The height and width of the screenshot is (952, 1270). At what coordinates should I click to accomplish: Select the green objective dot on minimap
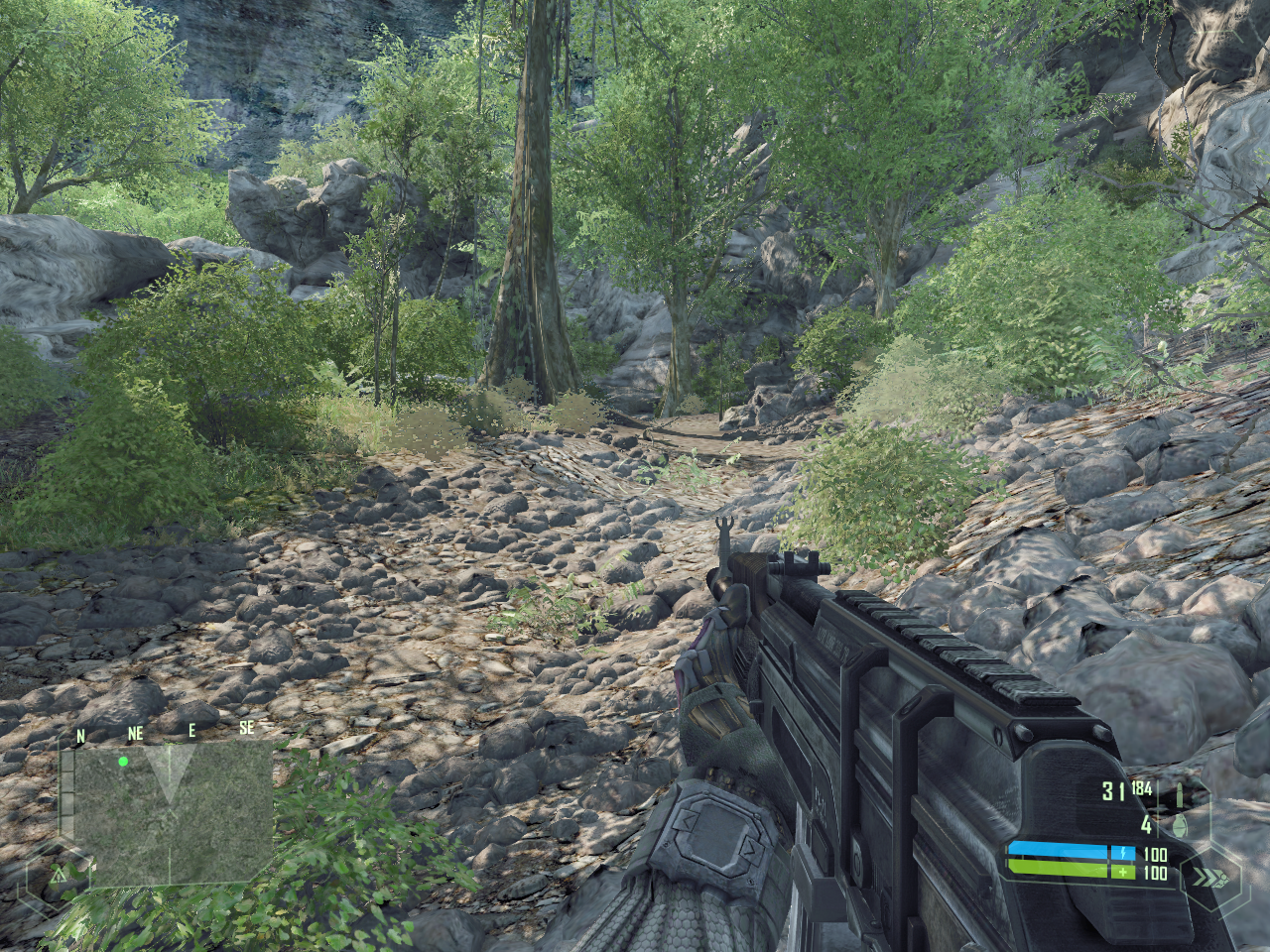[x=123, y=762]
